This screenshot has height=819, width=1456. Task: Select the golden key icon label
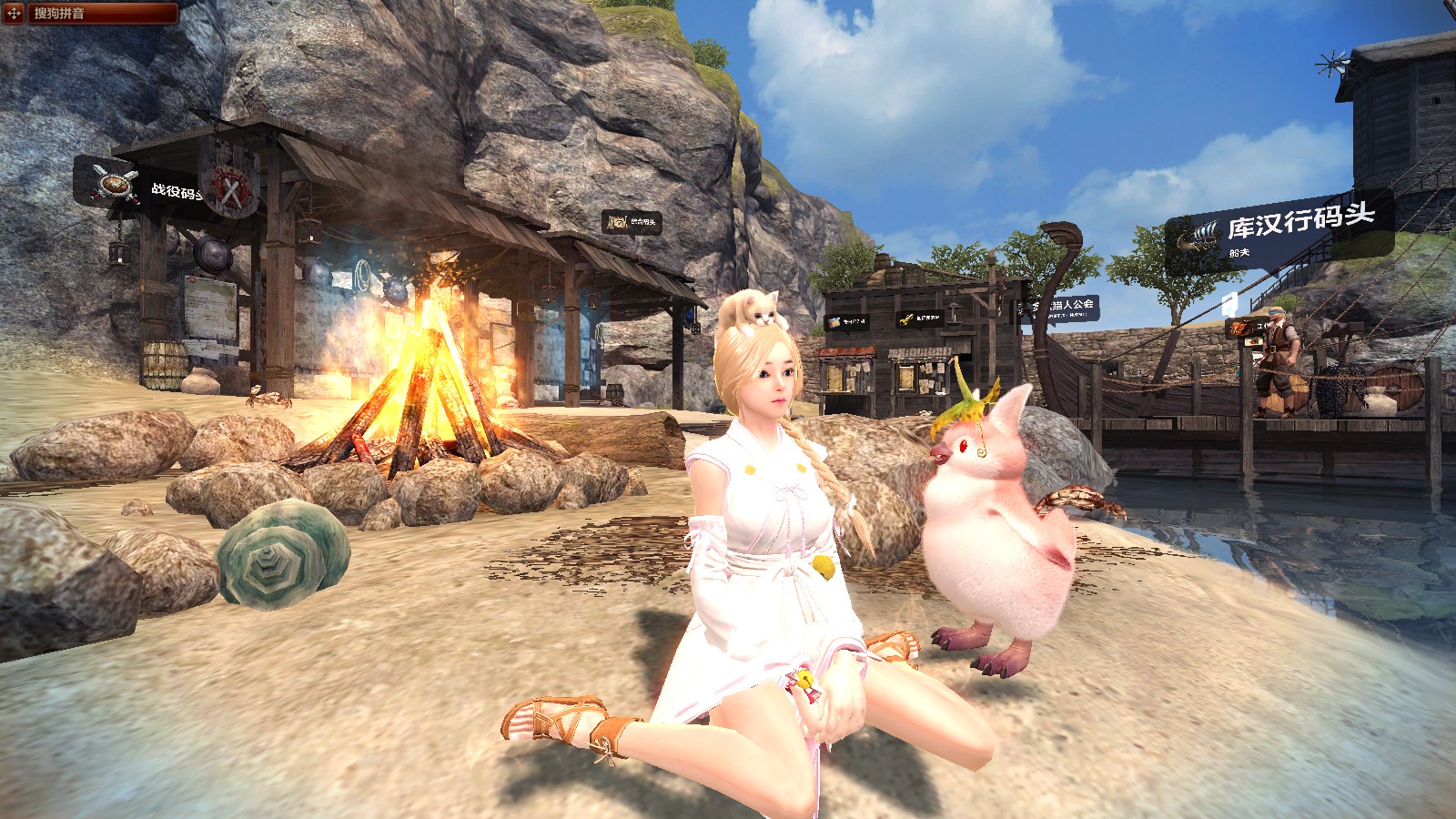tap(920, 318)
